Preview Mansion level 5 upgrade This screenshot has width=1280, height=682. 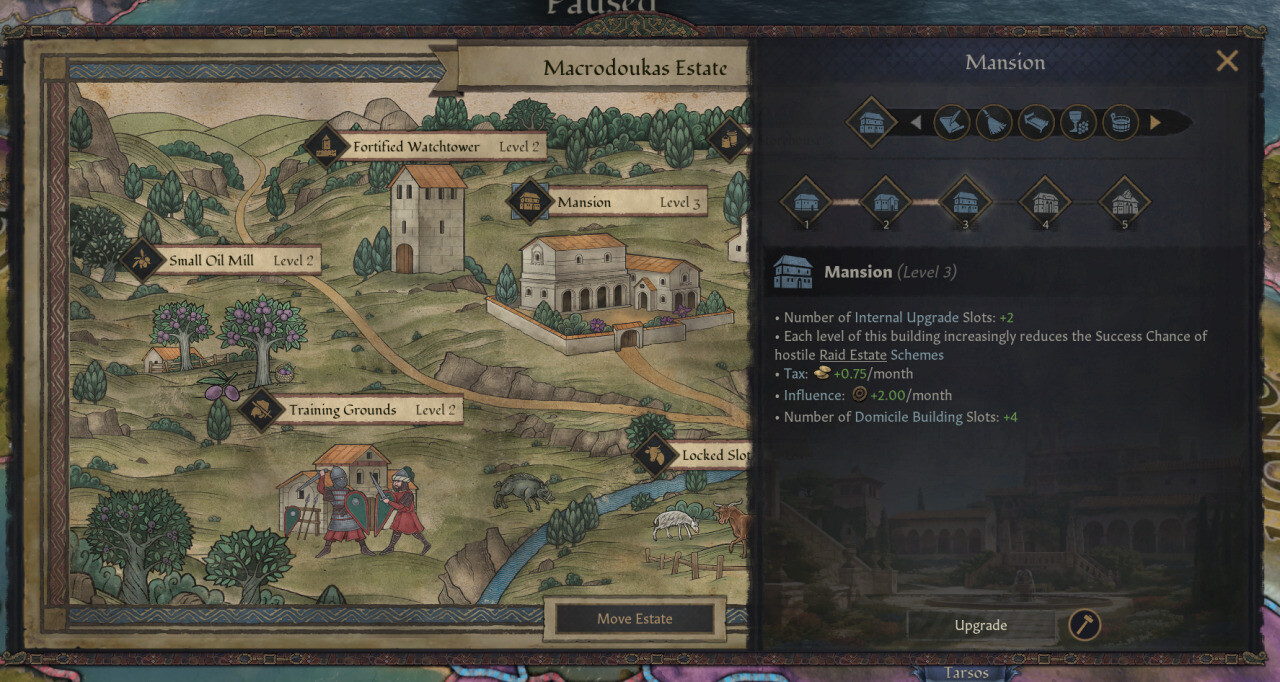click(x=1124, y=202)
